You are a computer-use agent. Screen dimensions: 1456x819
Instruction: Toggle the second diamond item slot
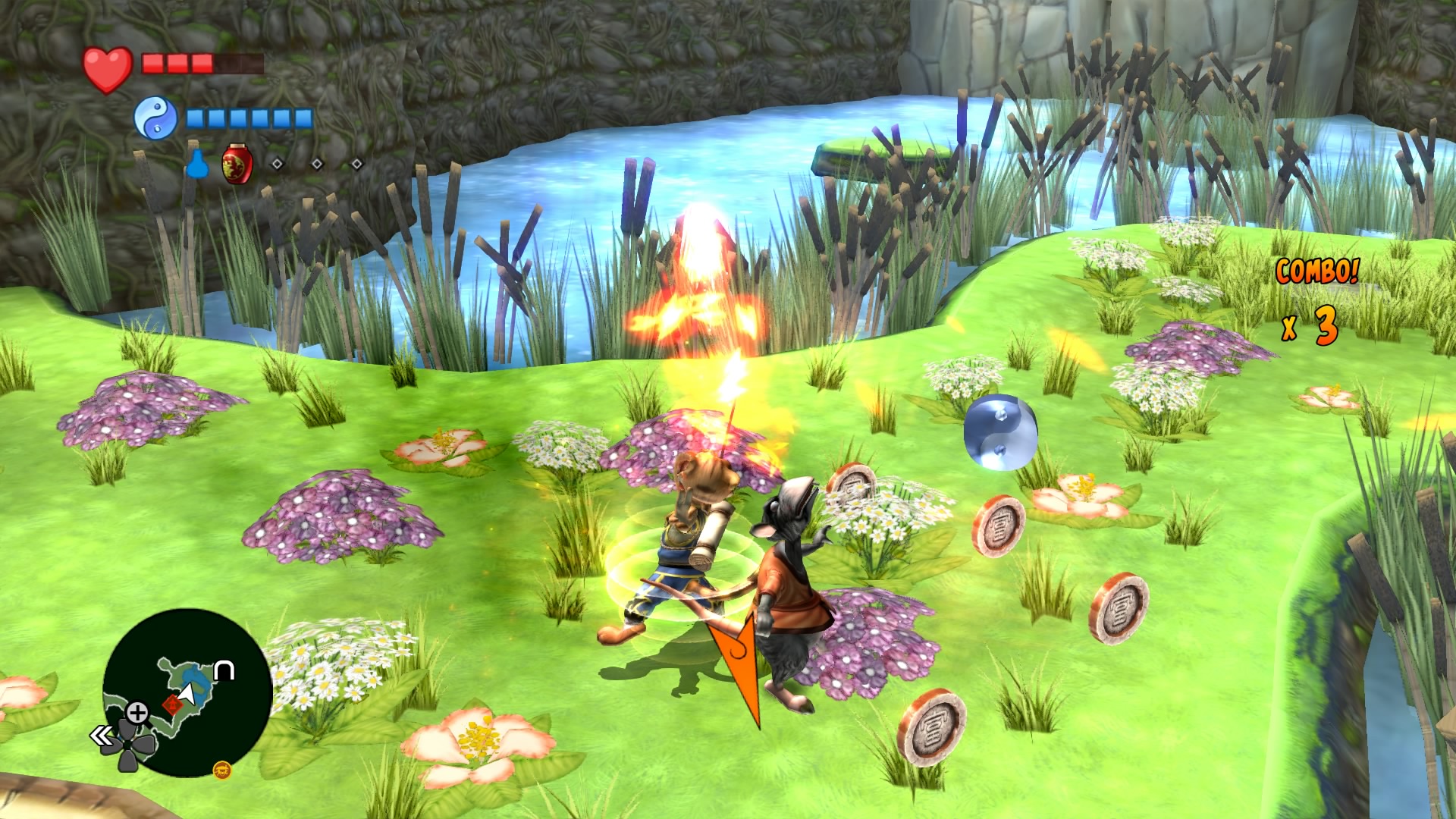coord(316,164)
